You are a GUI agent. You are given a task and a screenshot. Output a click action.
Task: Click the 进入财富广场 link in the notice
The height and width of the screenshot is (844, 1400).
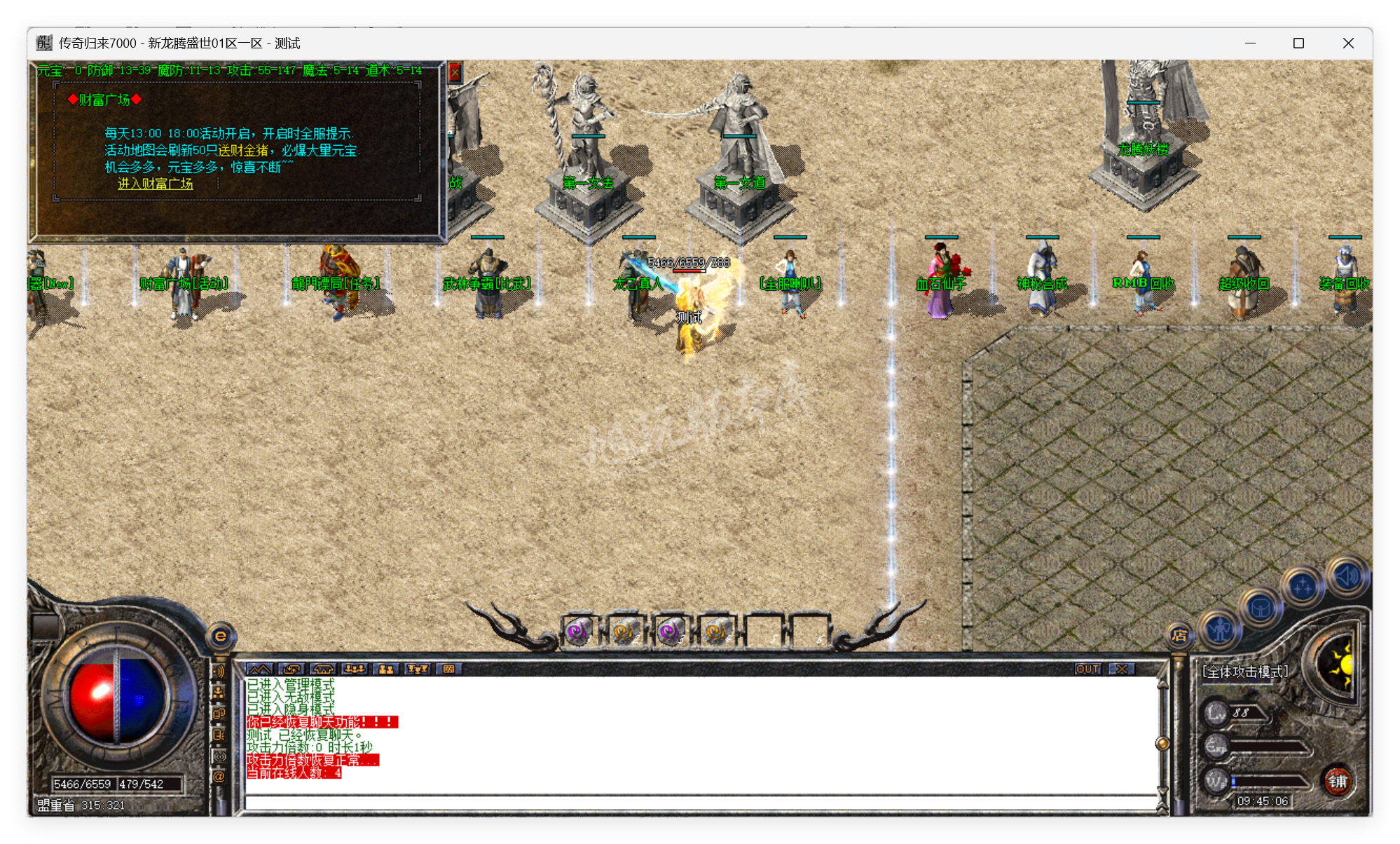pyautogui.click(x=156, y=185)
